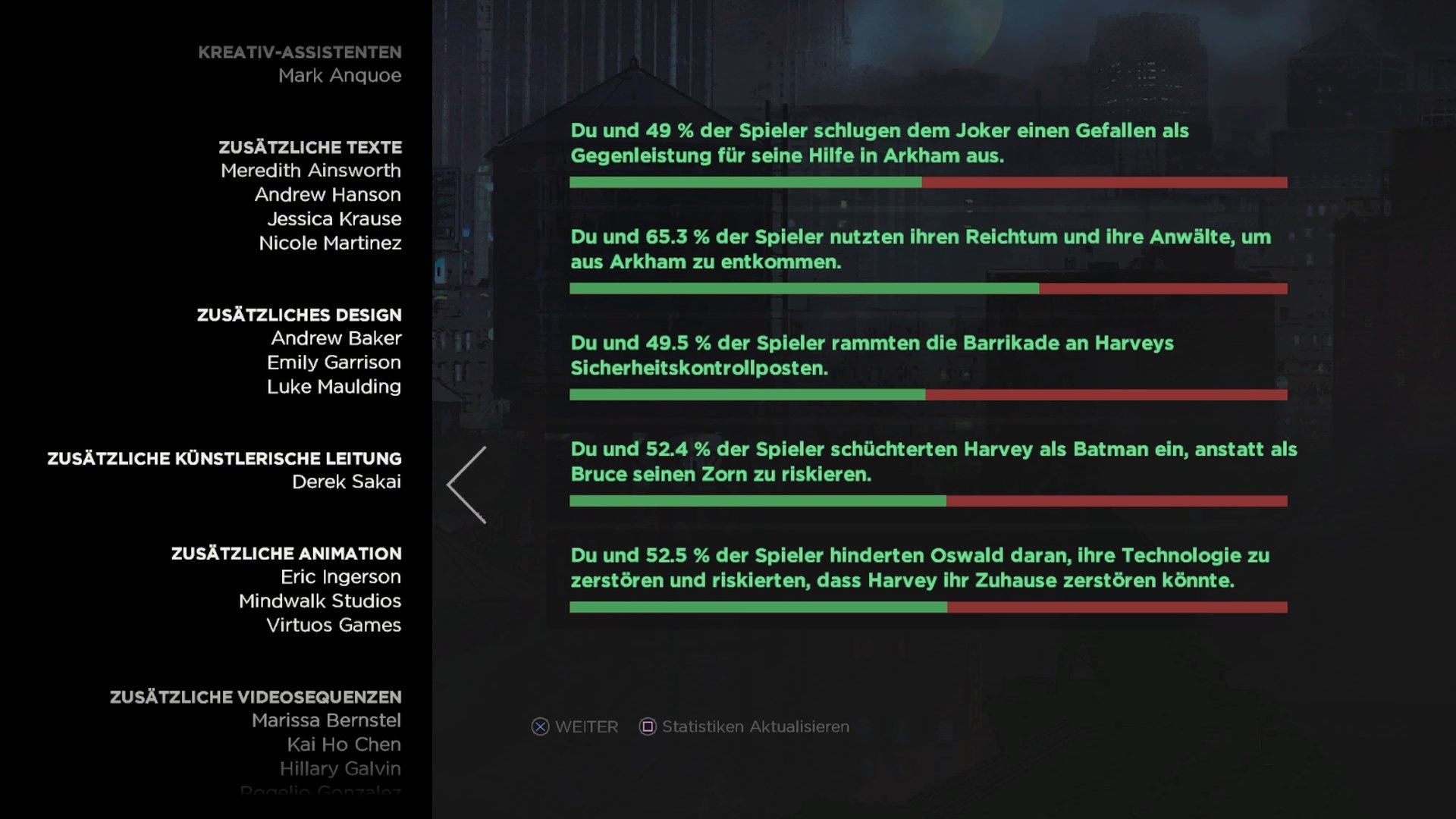
Task: Click the cross button icon next to WEITER
Action: point(540,726)
